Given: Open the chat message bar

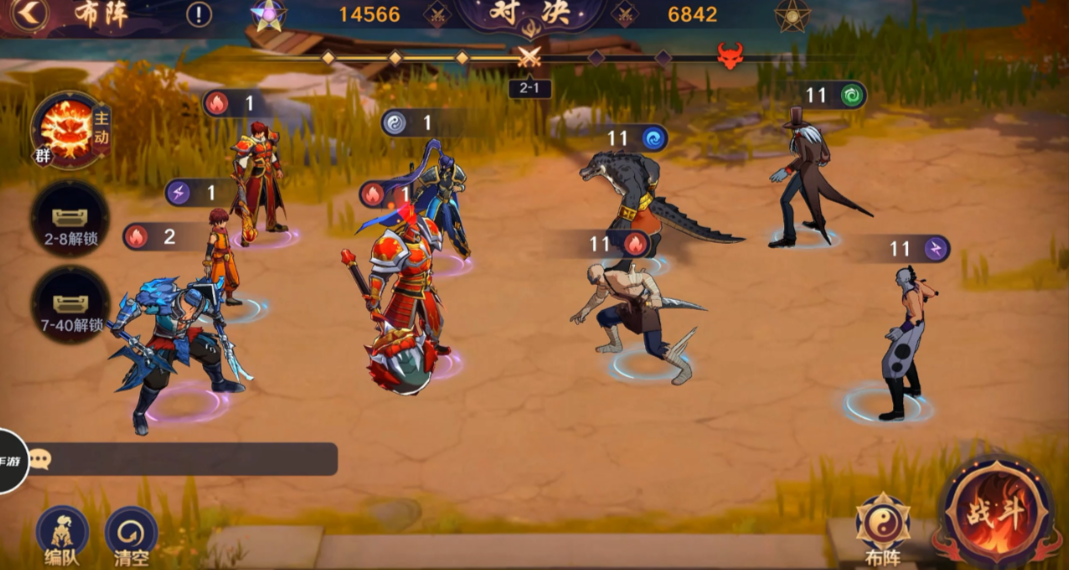Looking at the screenshot, I should 180,459.
